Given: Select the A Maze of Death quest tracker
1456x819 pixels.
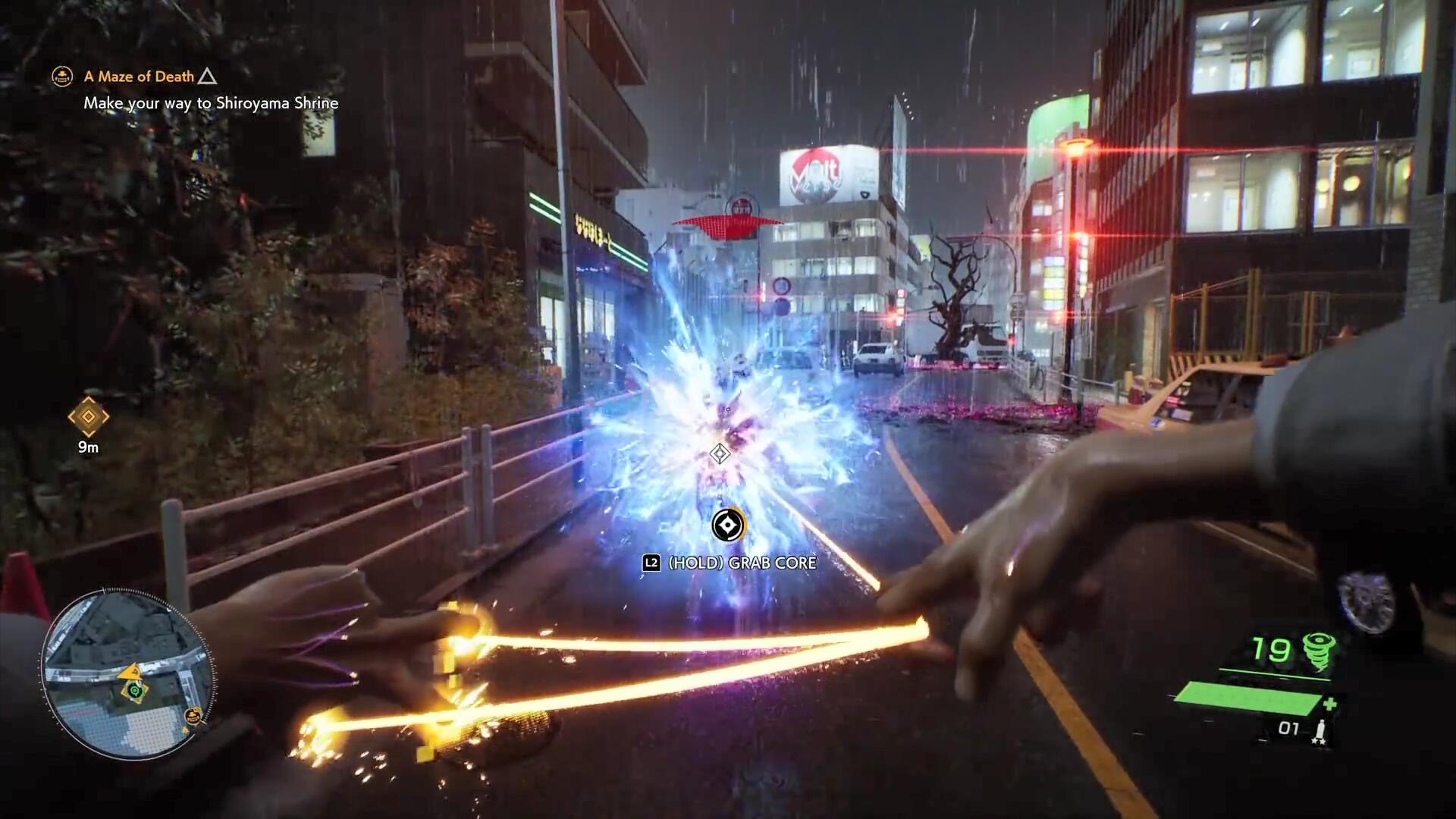Looking at the screenshot, I should [140, 77].
